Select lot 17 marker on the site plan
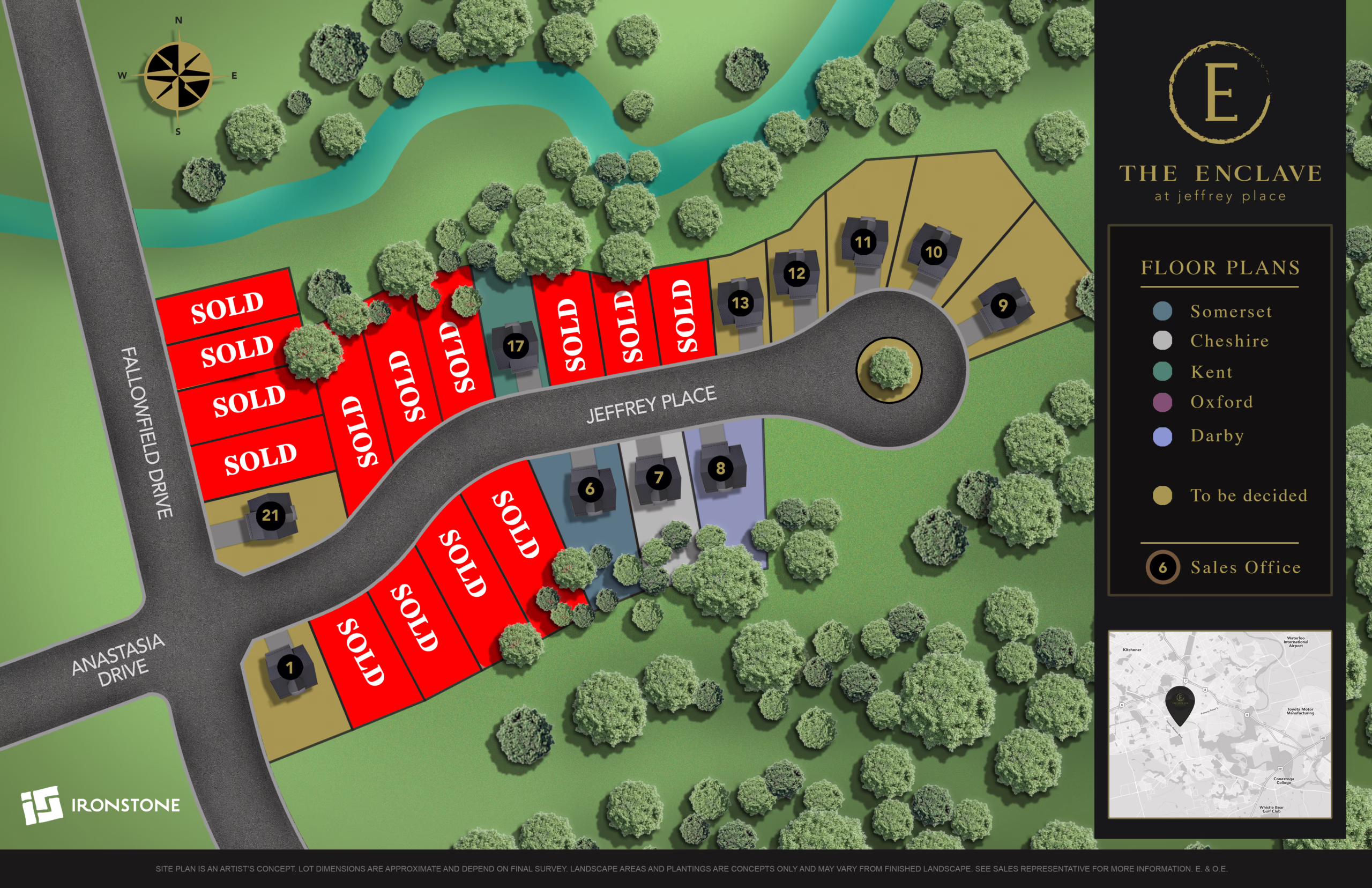Image resolution: width=1372 pixels, height=888 pixels. [515, 346]
